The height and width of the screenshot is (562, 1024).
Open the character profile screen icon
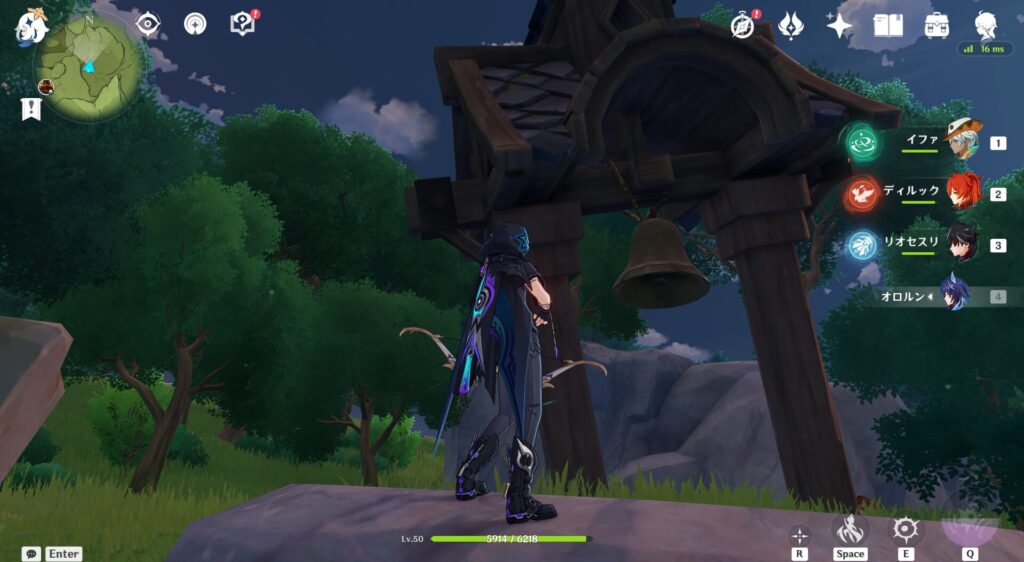(x=986, y=26)
